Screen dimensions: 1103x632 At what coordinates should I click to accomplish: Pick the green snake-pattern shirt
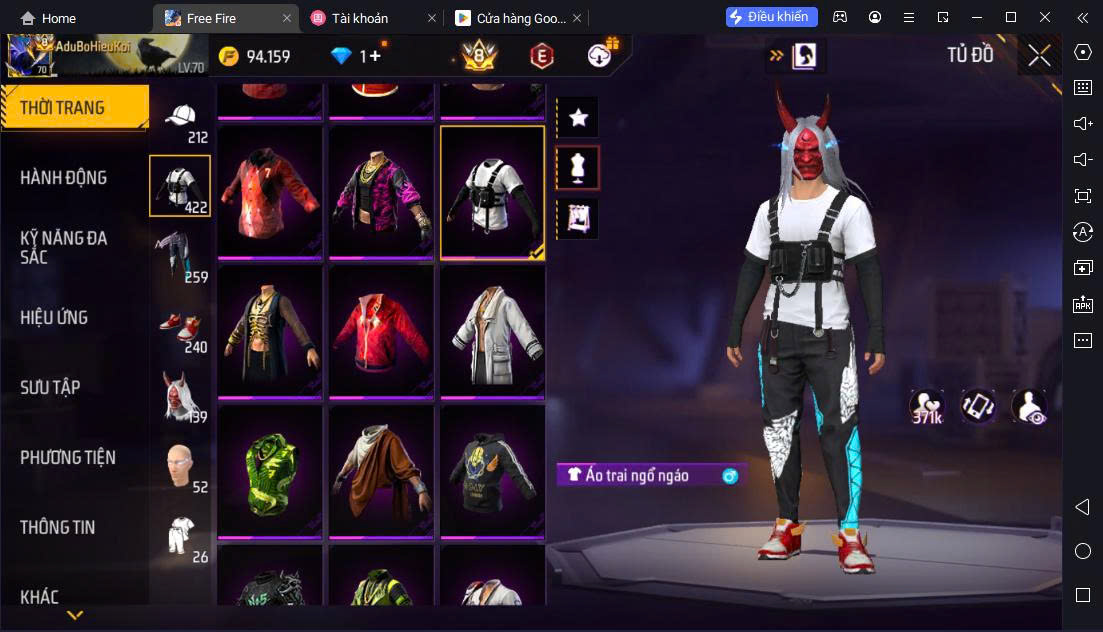[x=270, y=472]
